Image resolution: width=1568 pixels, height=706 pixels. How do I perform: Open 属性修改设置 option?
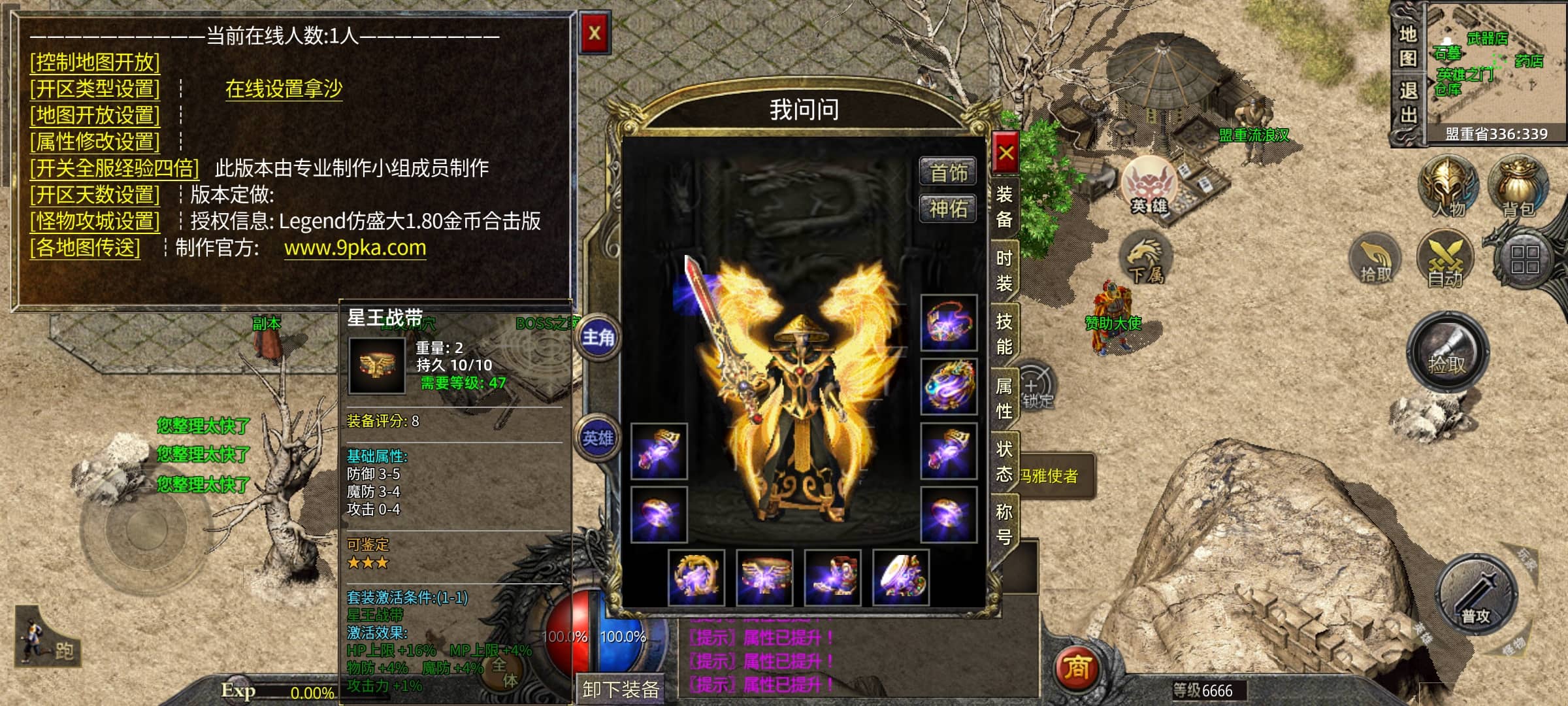[x=95, y=141]
